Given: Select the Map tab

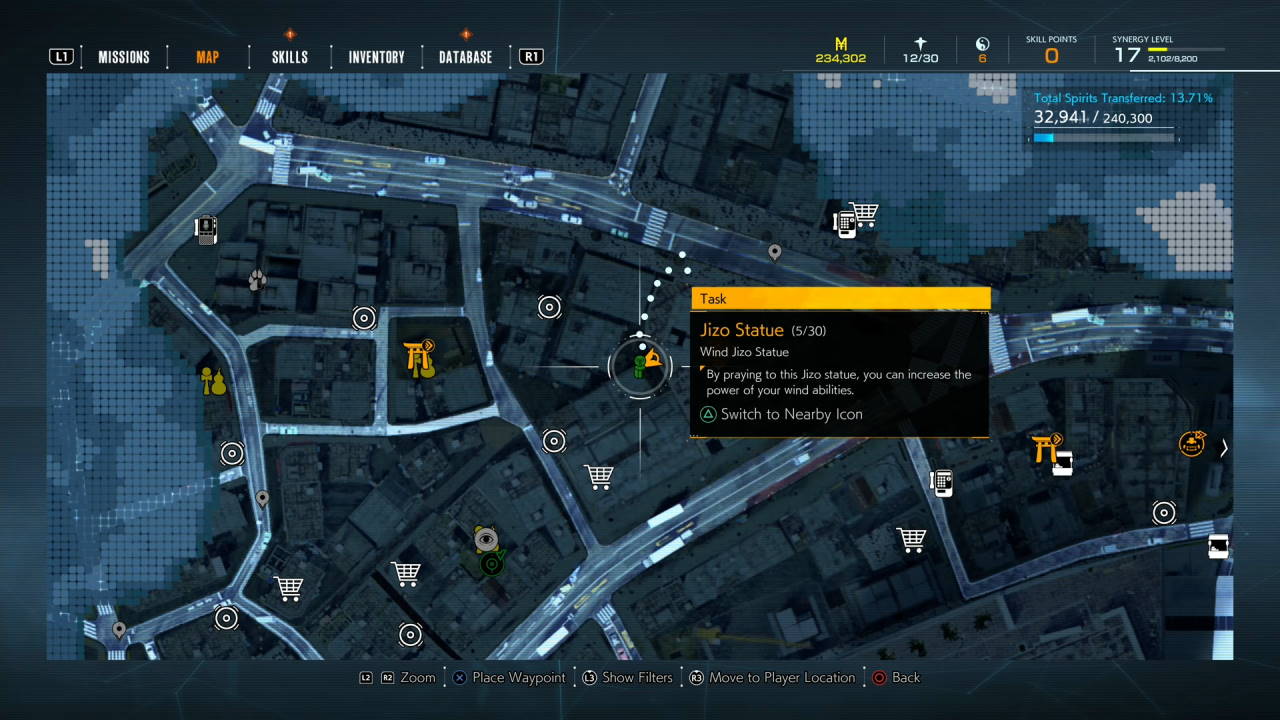Looking at the screenshot, I should click(207, 57).
